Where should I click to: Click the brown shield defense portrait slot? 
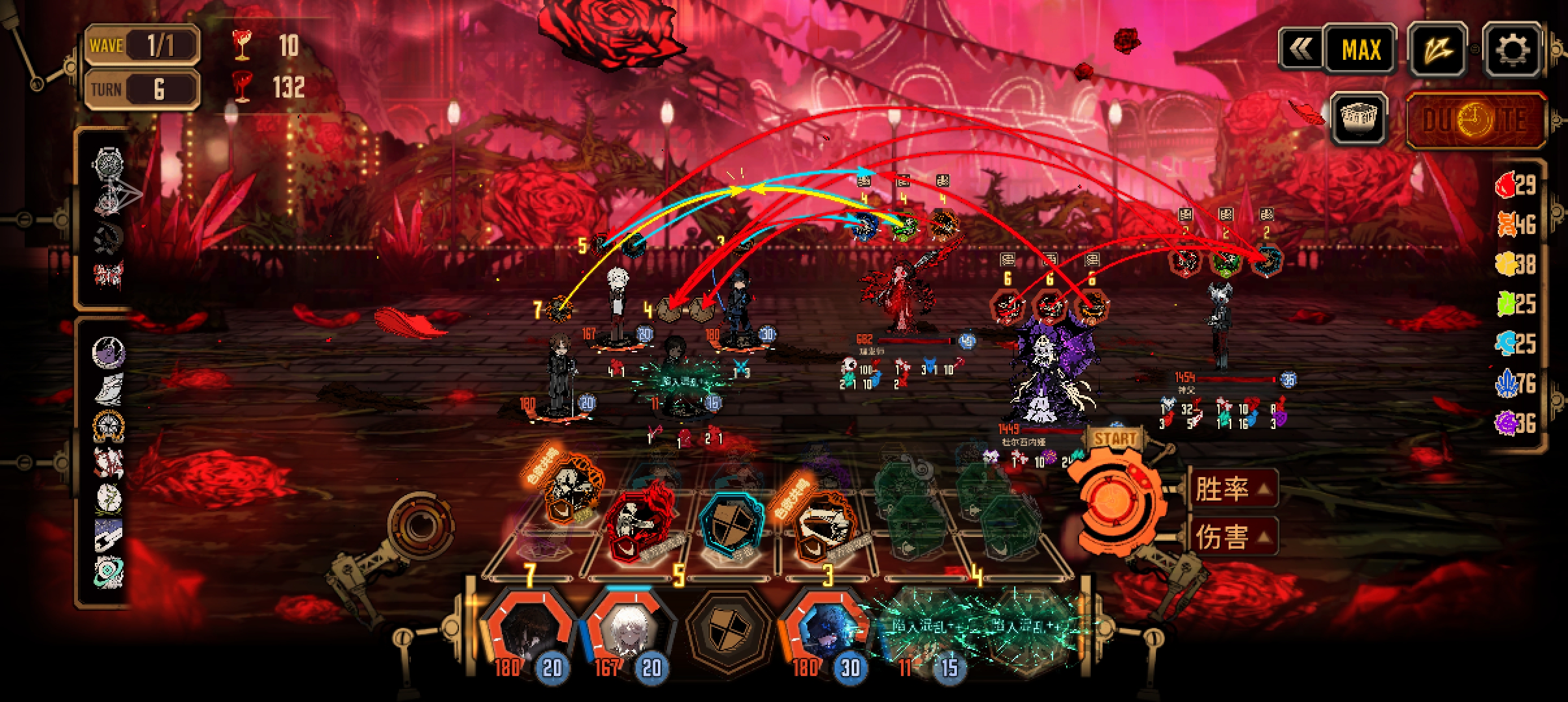tap(727, 630)
